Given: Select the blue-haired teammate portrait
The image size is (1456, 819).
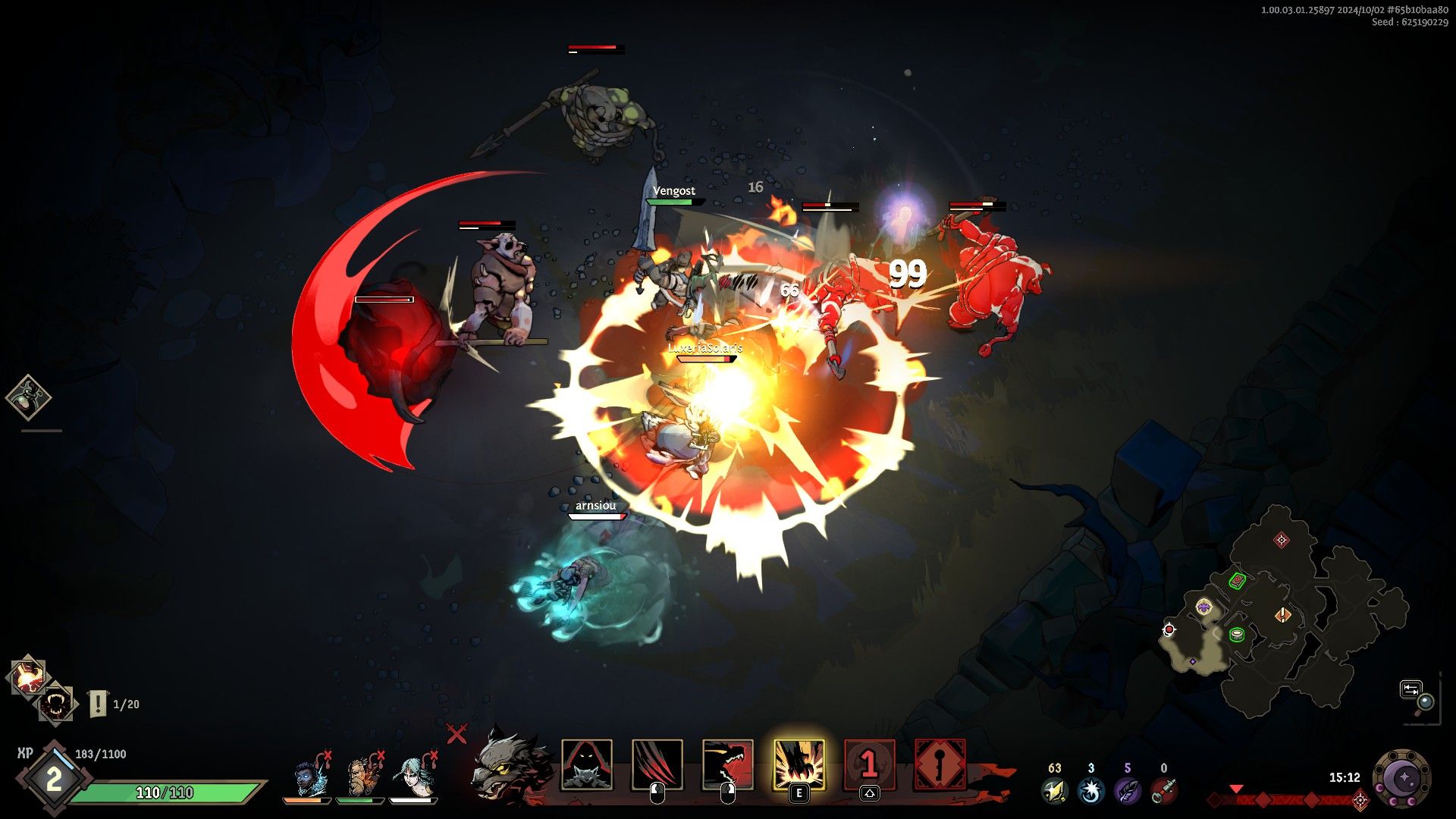Looking at the screenshot, I should coord(310,777).
